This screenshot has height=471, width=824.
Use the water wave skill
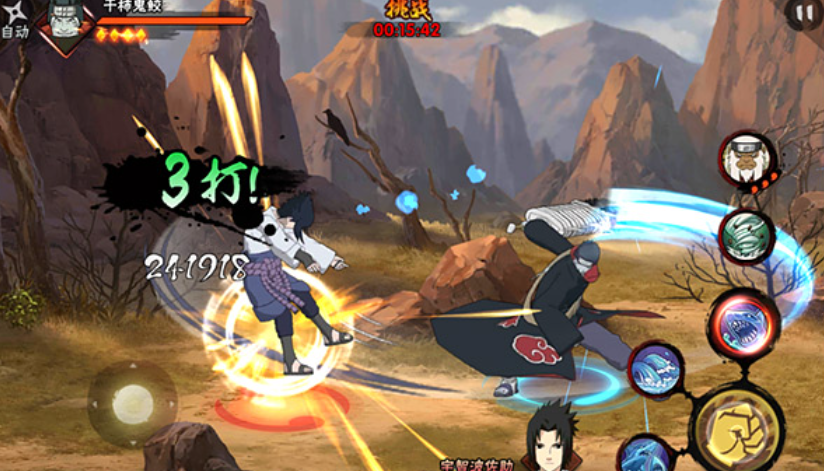pyautogui.click(x=656, y=368)
